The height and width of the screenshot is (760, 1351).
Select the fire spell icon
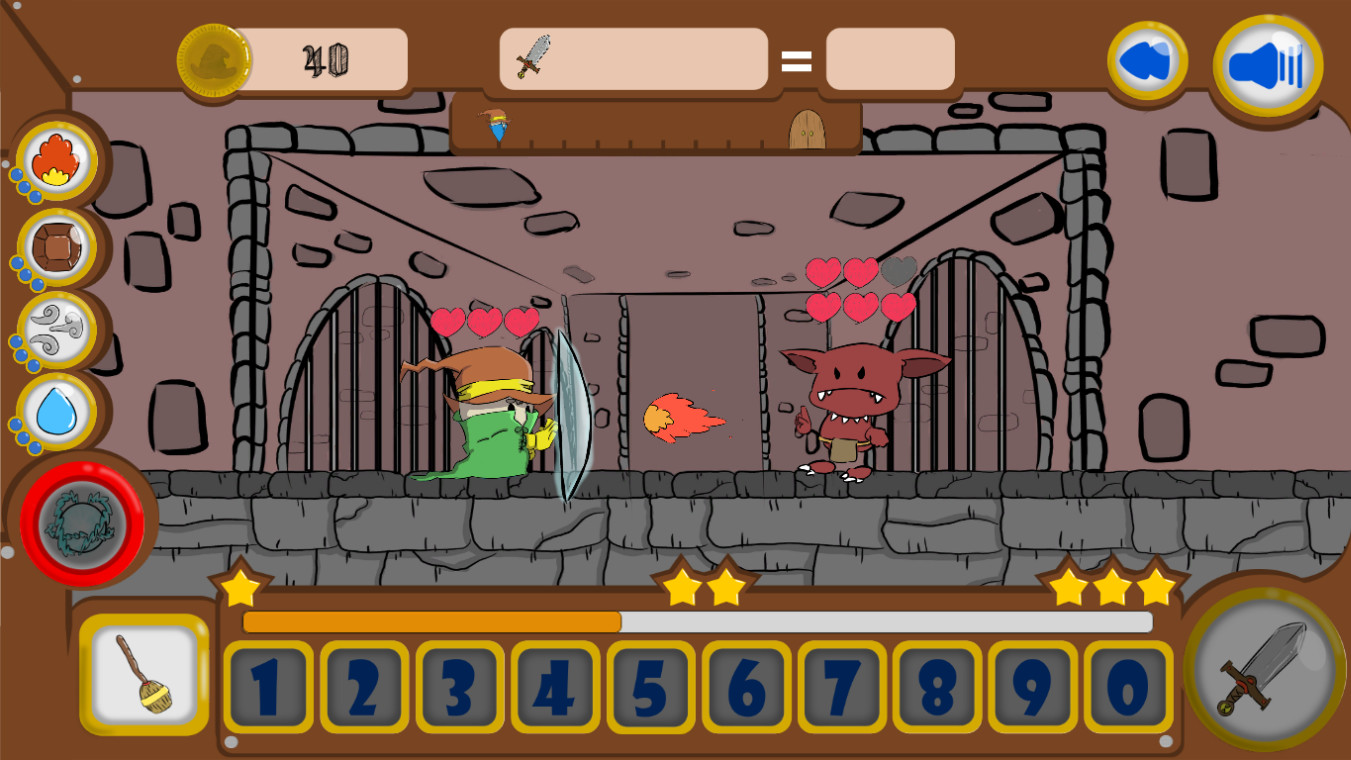tap(57, 158)
